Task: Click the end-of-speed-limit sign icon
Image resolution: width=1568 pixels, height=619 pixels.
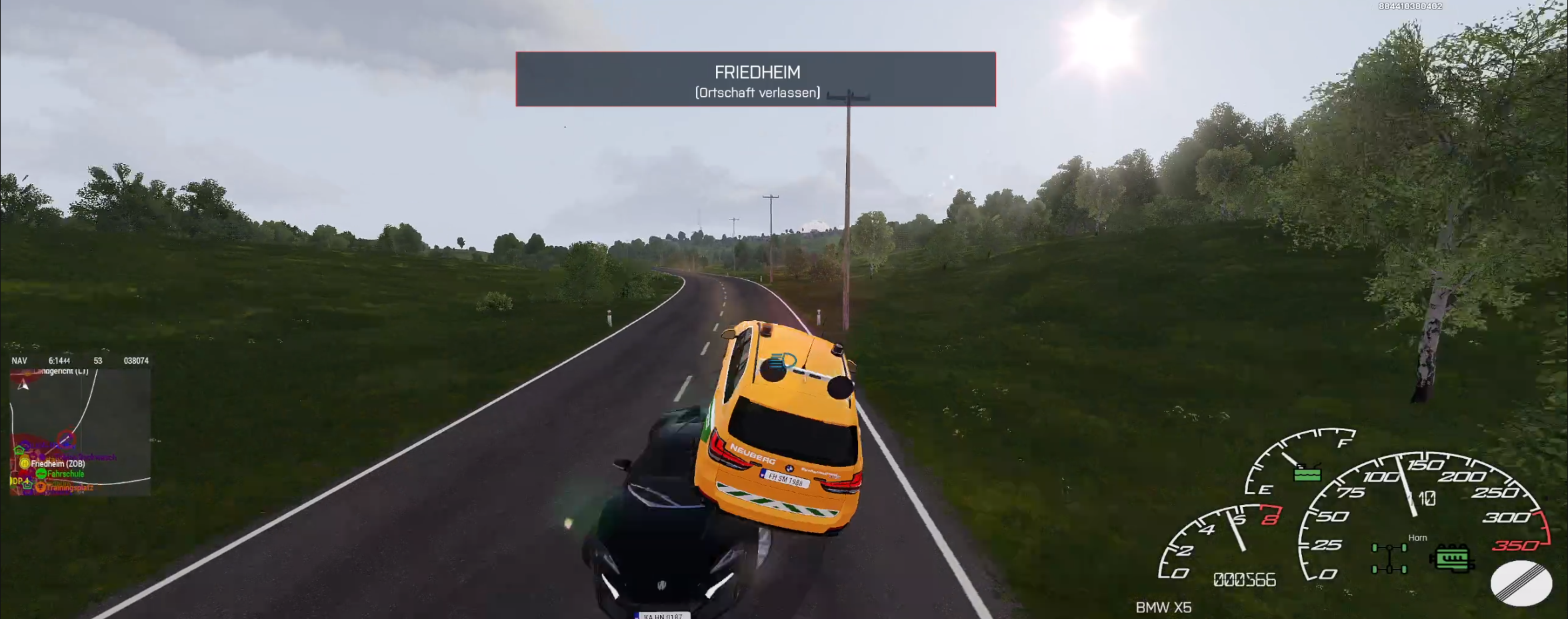Action: coord(1521,583)
